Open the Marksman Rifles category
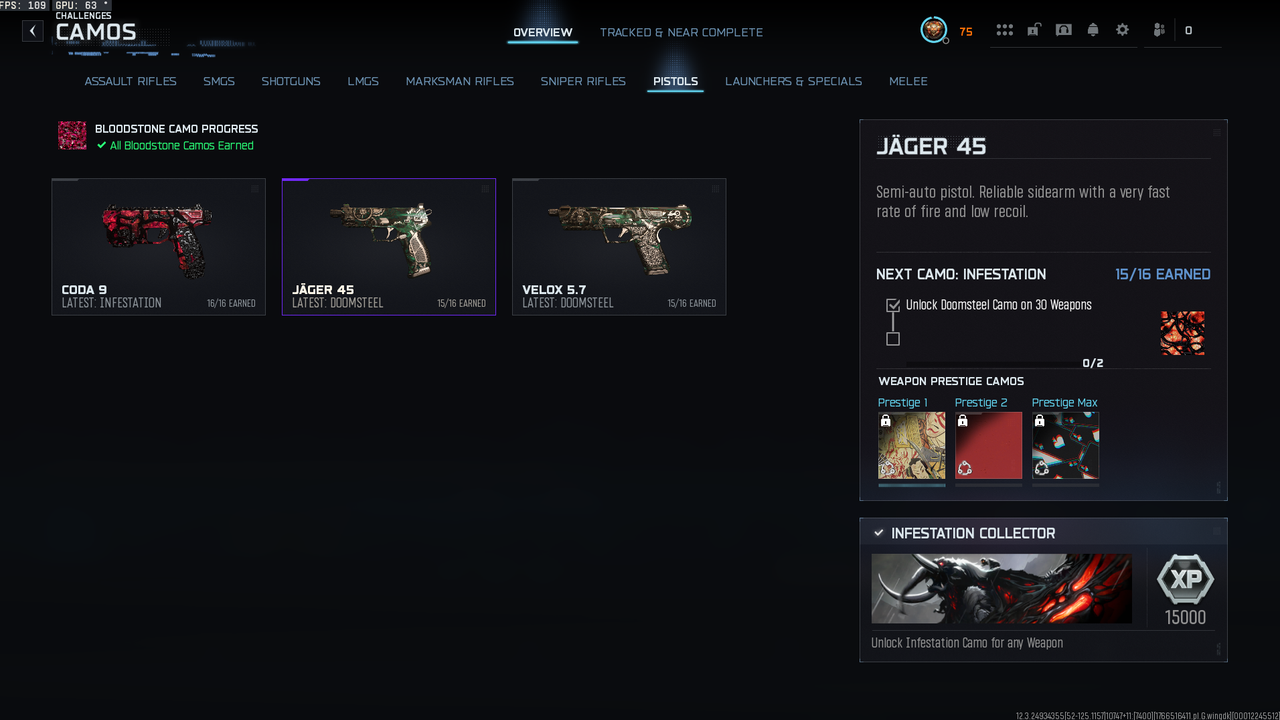The image size is (1280, 720). tap(459, 81)
